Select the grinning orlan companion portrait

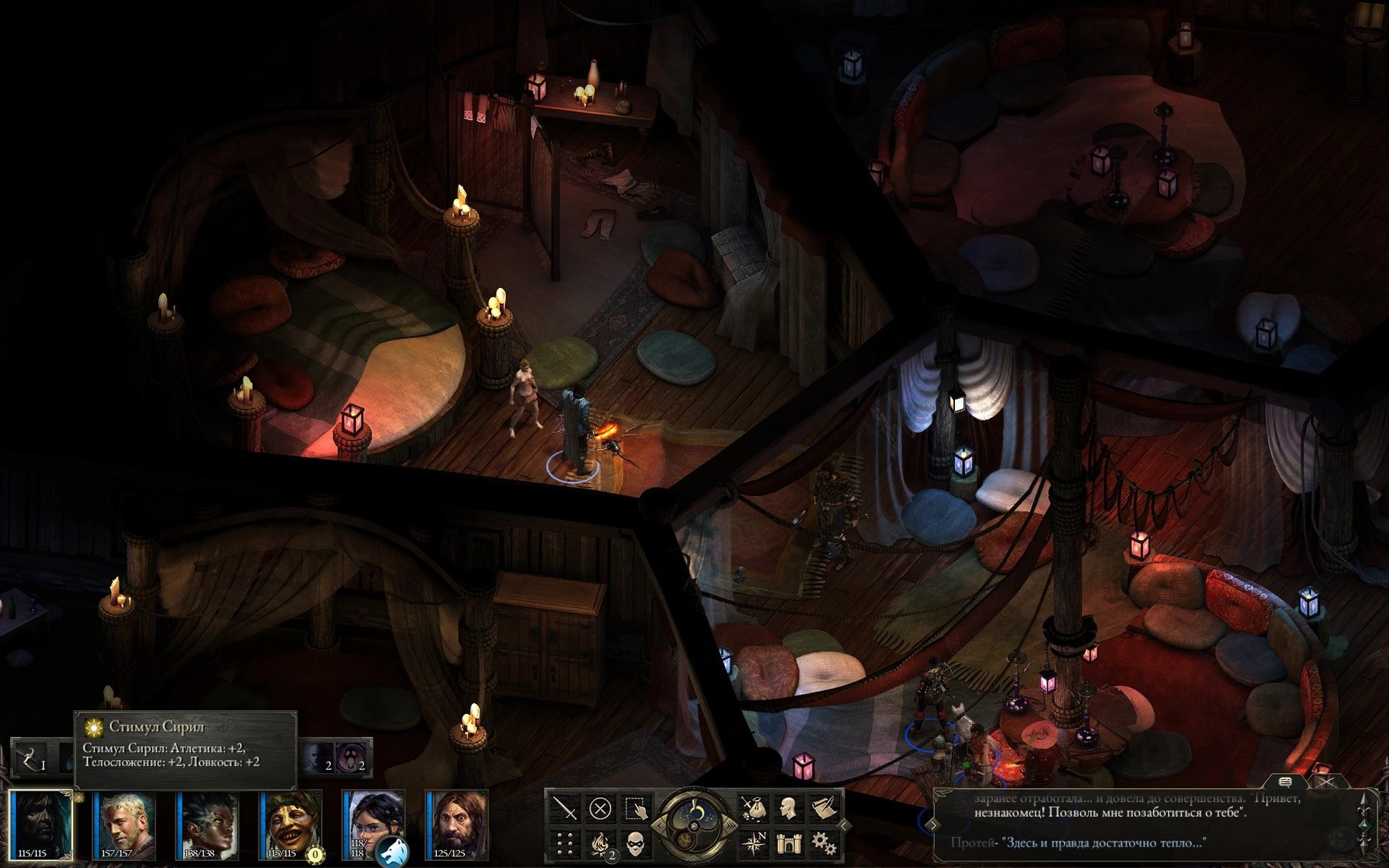pos(291,824)
